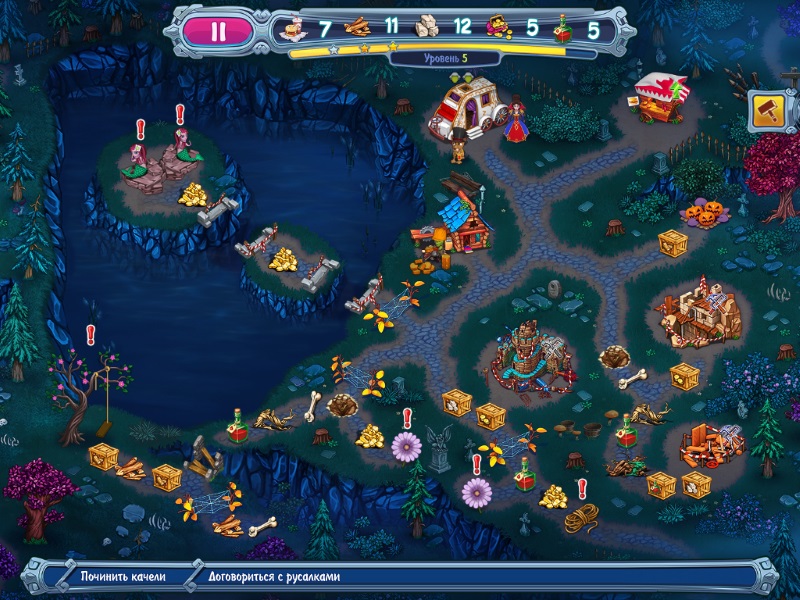The image size is (800, 600).
Task: Pause the game with the pink button
Action: point(218,30)
